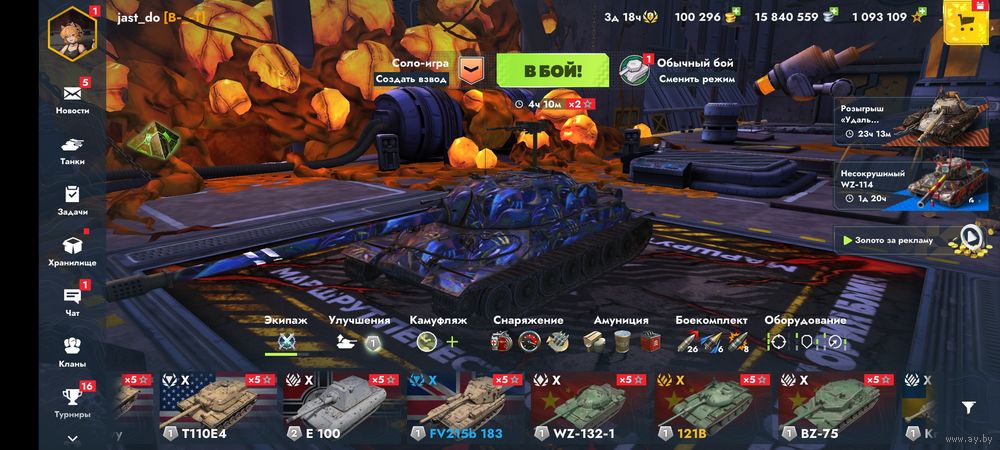Choose the BZ-75 tank card

tap(837, 408)
